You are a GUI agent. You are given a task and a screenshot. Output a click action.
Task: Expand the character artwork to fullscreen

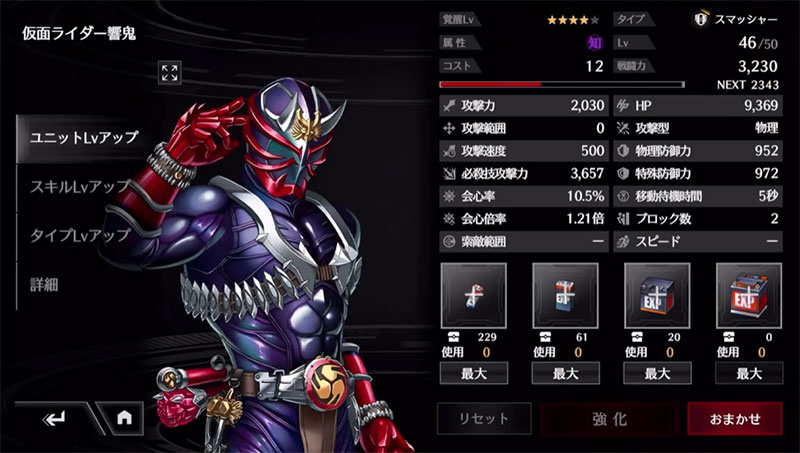pos(170,72)
